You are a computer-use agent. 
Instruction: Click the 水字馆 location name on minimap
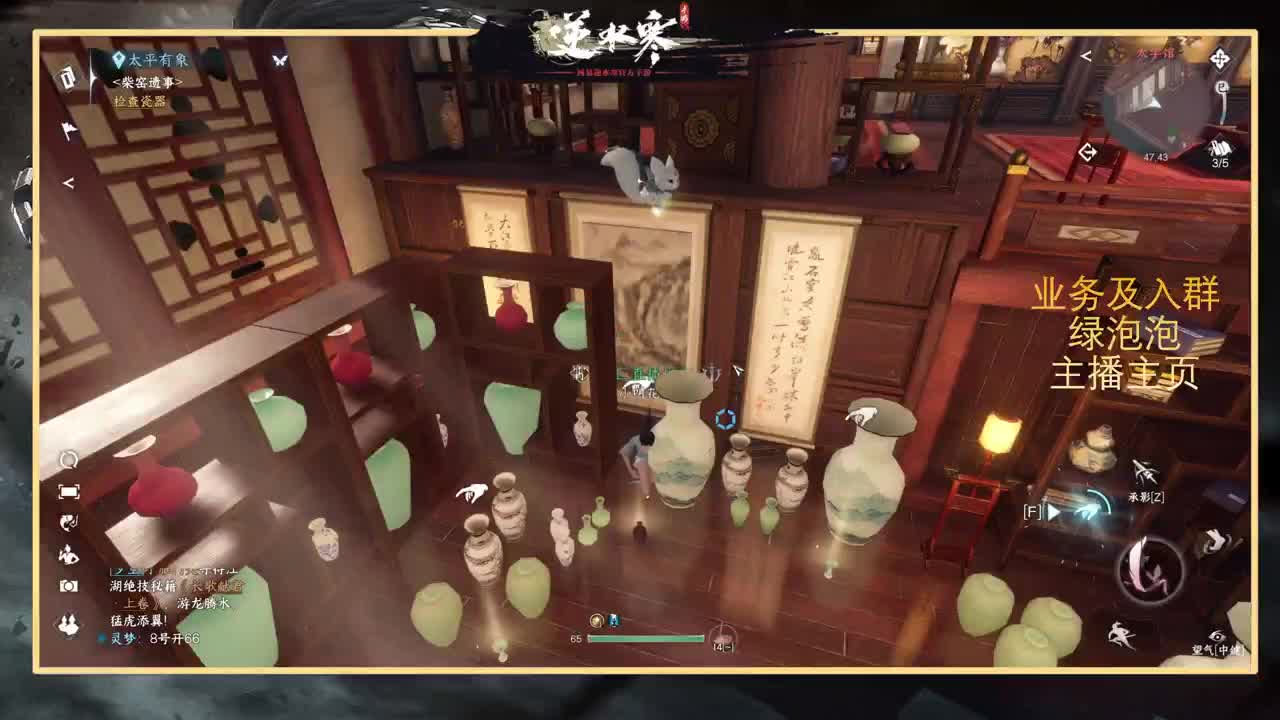[1155, 52]
